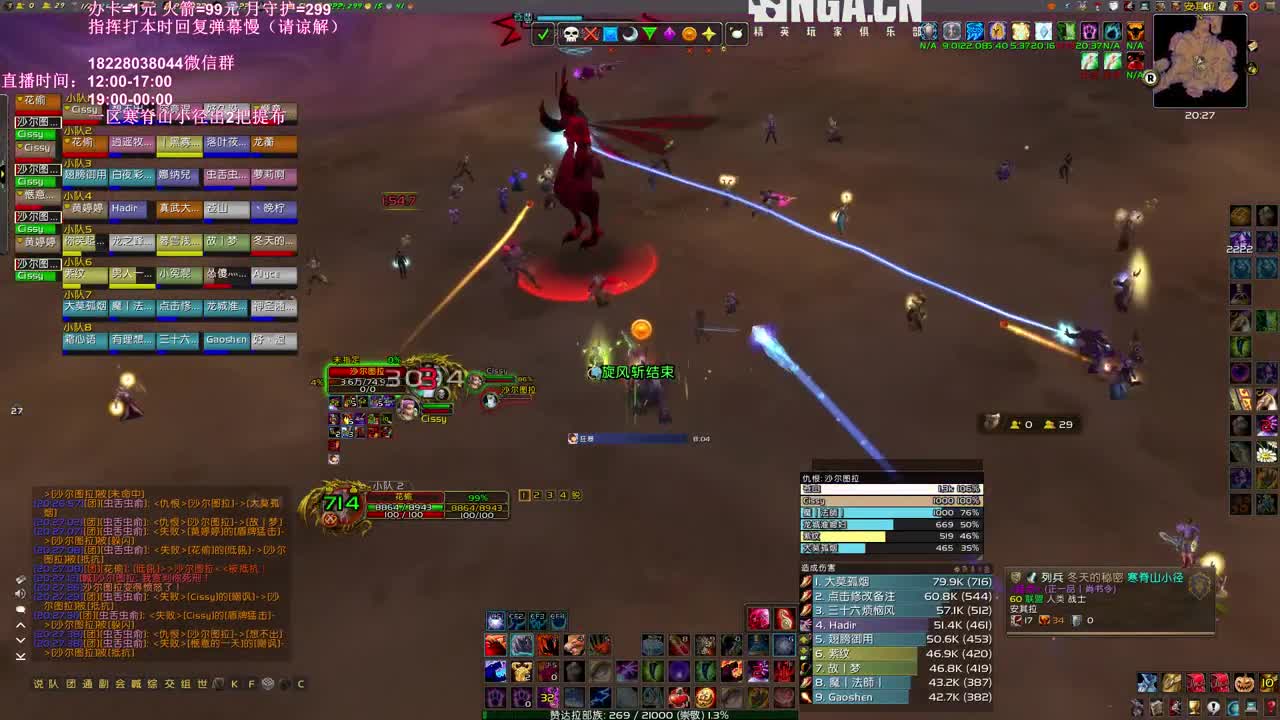The width and height of the screenshot is (1280, 720).
Task: Choose the moon raid marker icon
Action: (x=630, y=34)
